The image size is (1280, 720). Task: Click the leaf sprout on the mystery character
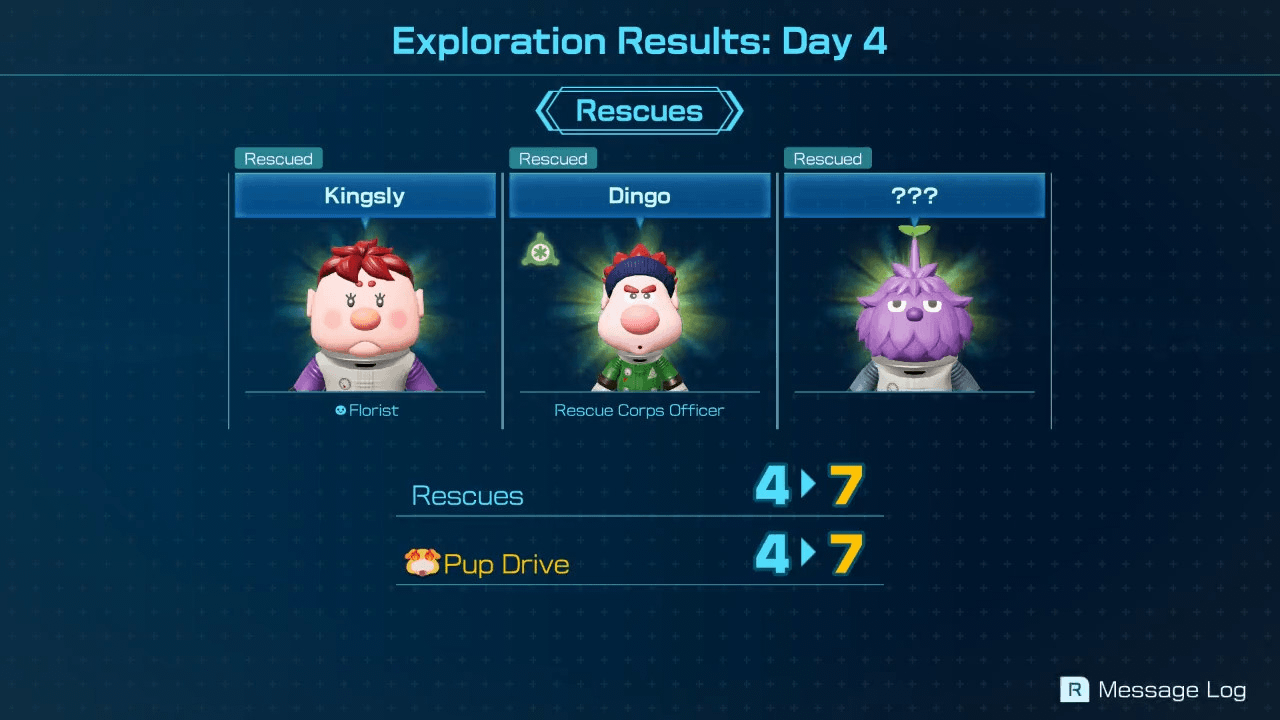tap(913, 230)
